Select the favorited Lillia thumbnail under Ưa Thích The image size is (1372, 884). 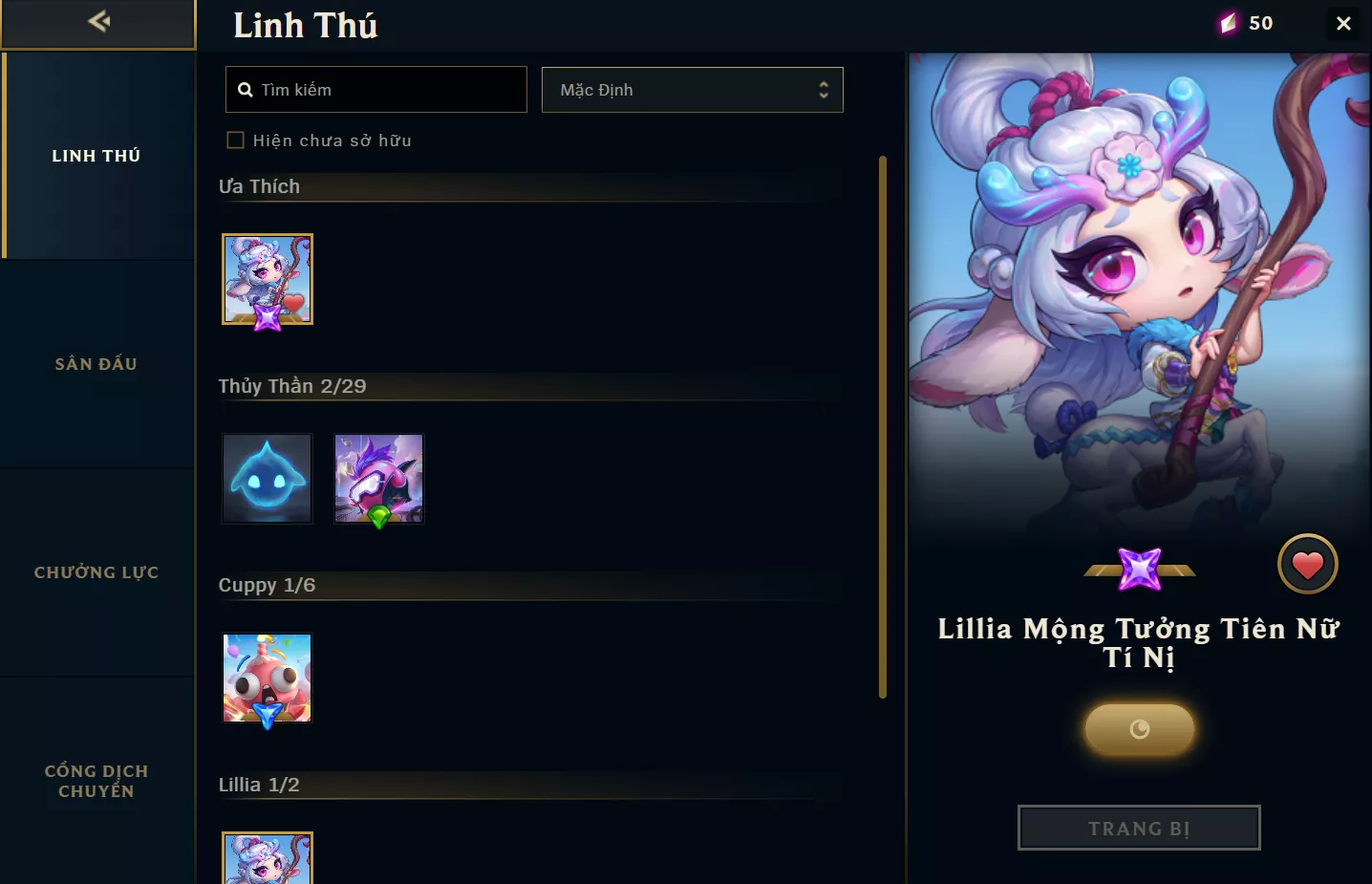tap(268, 279)
